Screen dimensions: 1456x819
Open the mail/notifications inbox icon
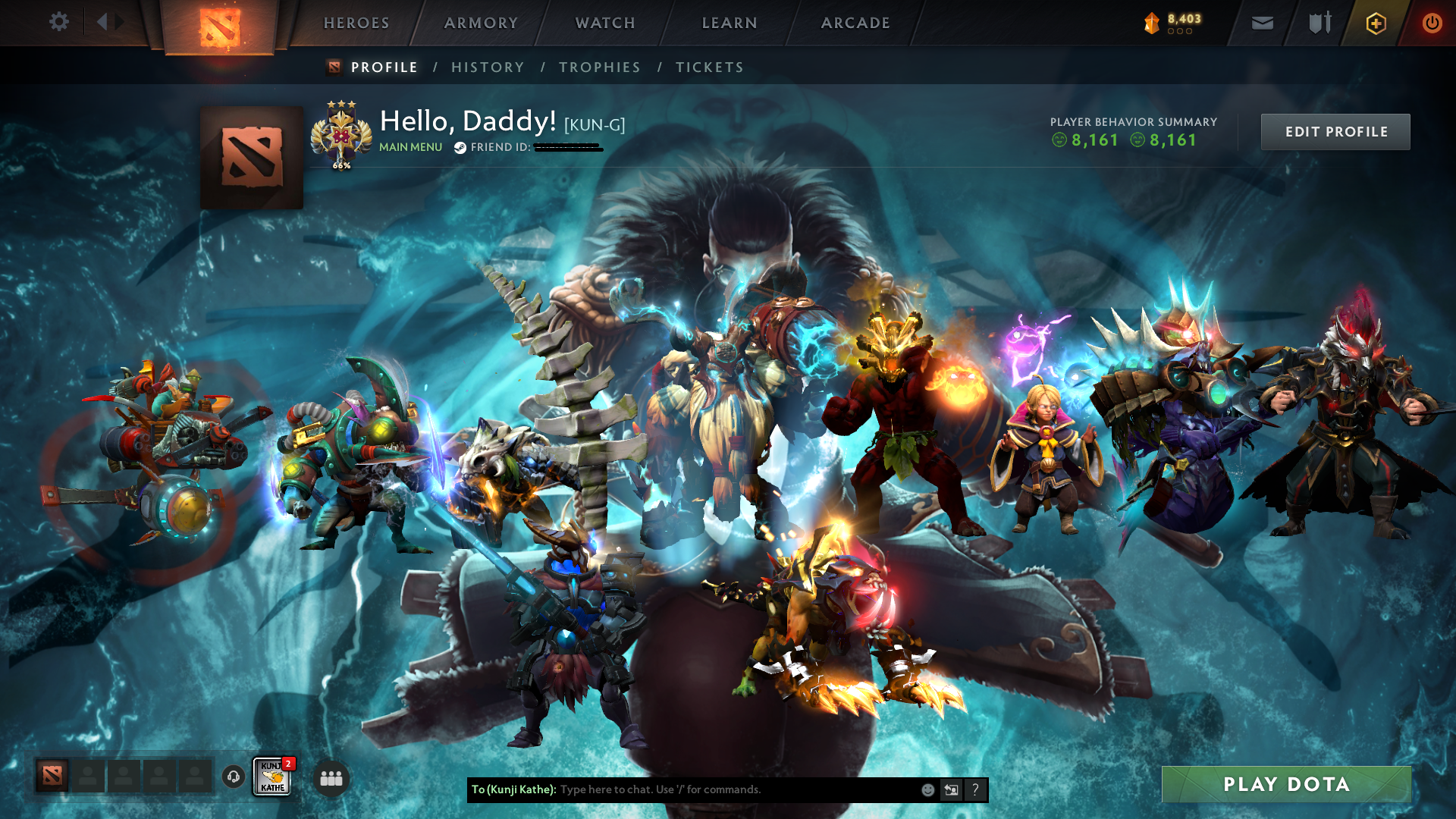point(1261,23)
